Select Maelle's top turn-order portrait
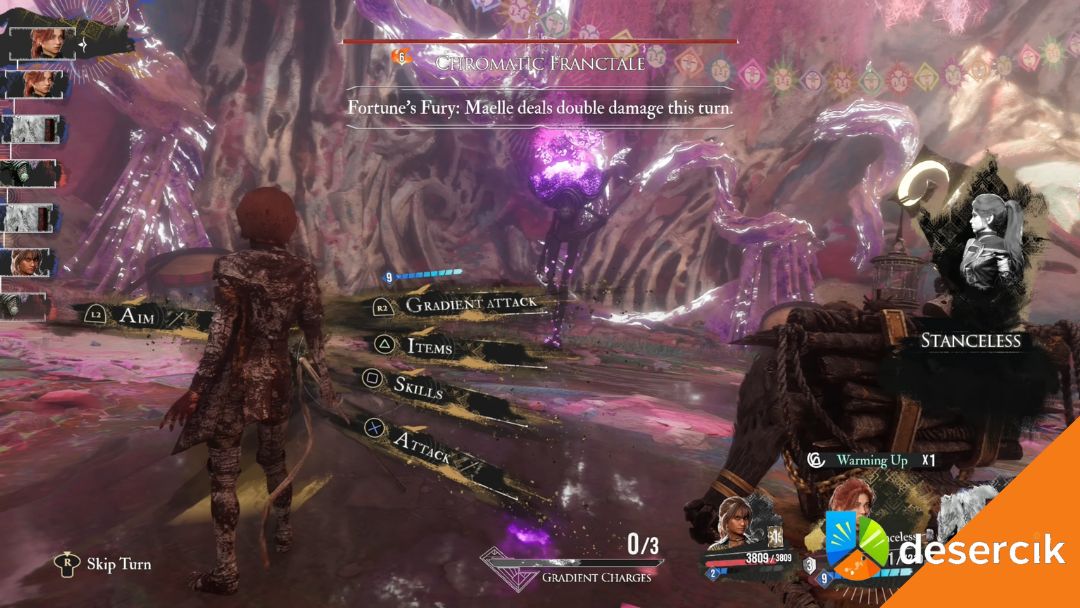This screenshot has width=1080, height=608. [x=44, y=43]
